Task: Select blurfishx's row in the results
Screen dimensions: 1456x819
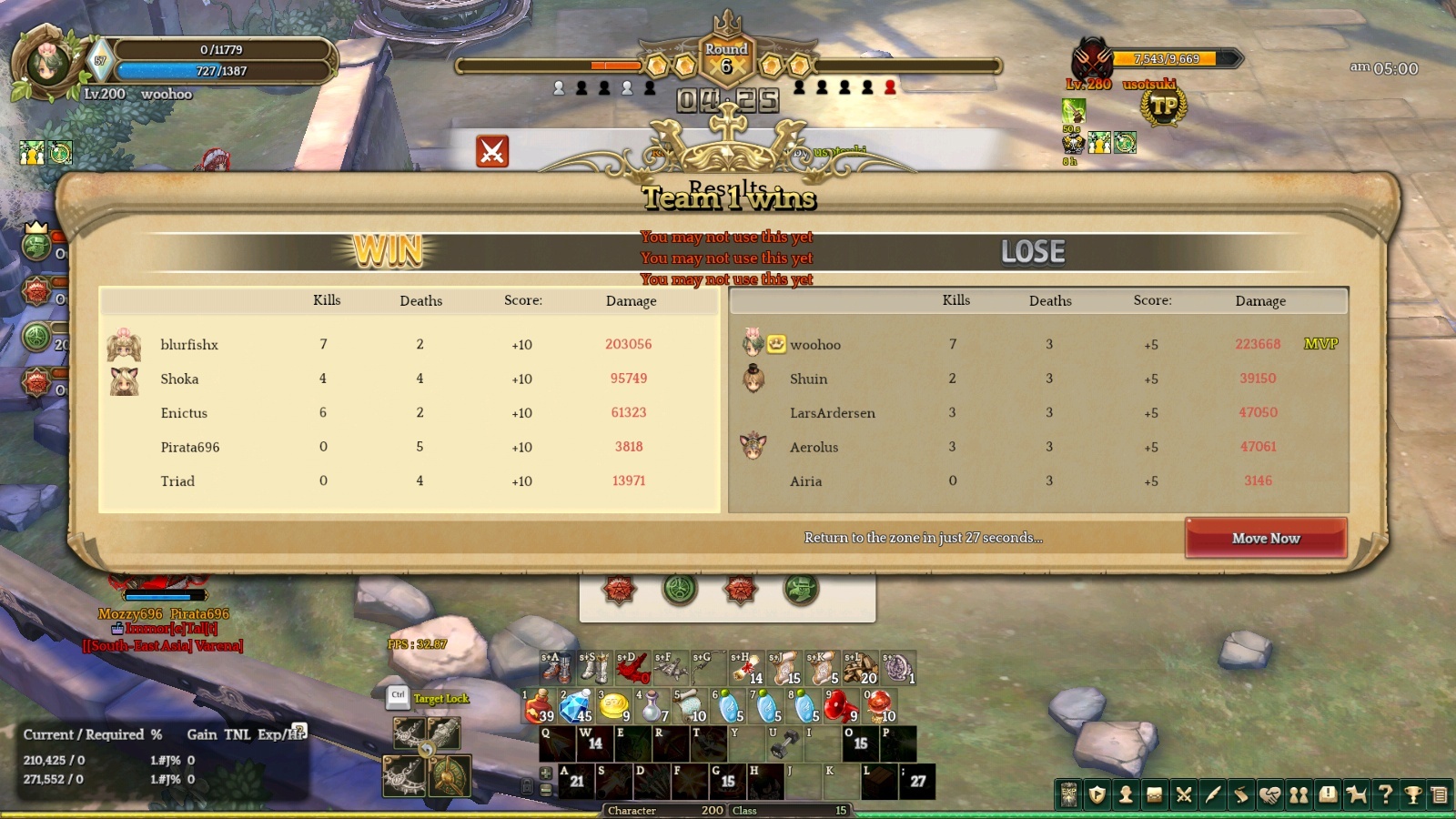Action: (x=409, y=344)
